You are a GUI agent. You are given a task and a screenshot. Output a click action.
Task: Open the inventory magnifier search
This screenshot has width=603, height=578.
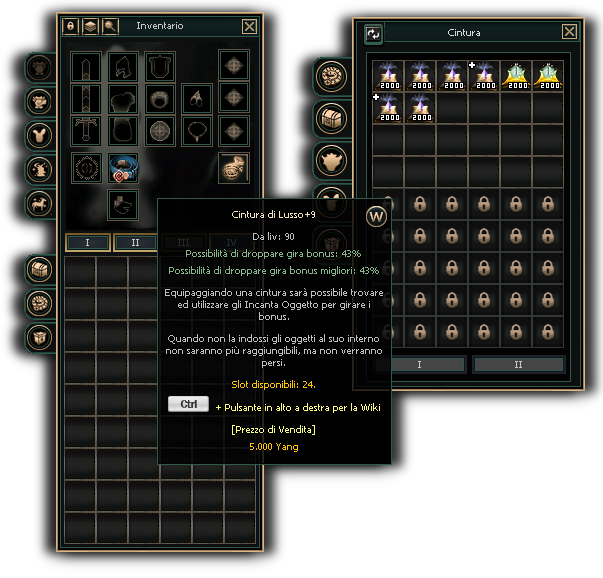click(110, 26)
